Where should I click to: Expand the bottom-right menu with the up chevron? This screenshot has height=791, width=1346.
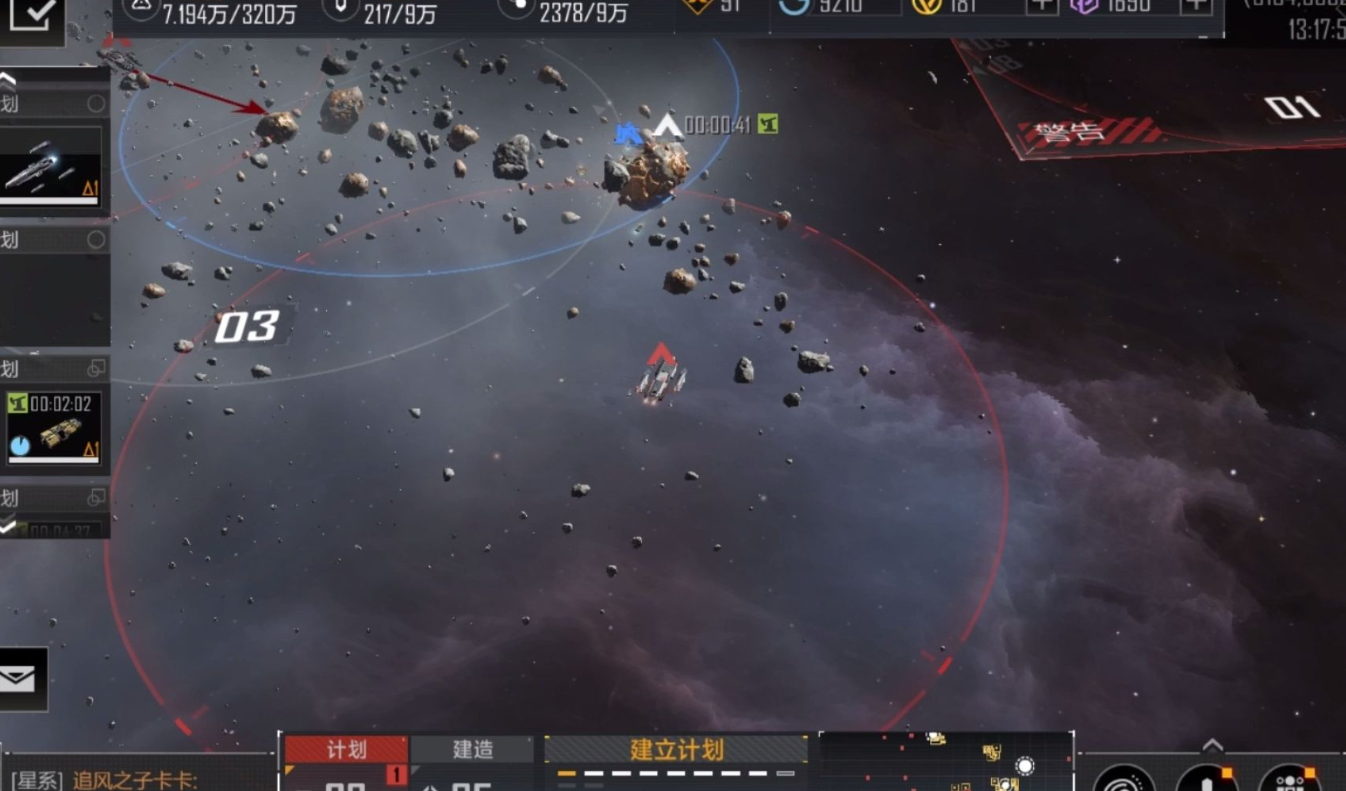[x=1212, y=746]
